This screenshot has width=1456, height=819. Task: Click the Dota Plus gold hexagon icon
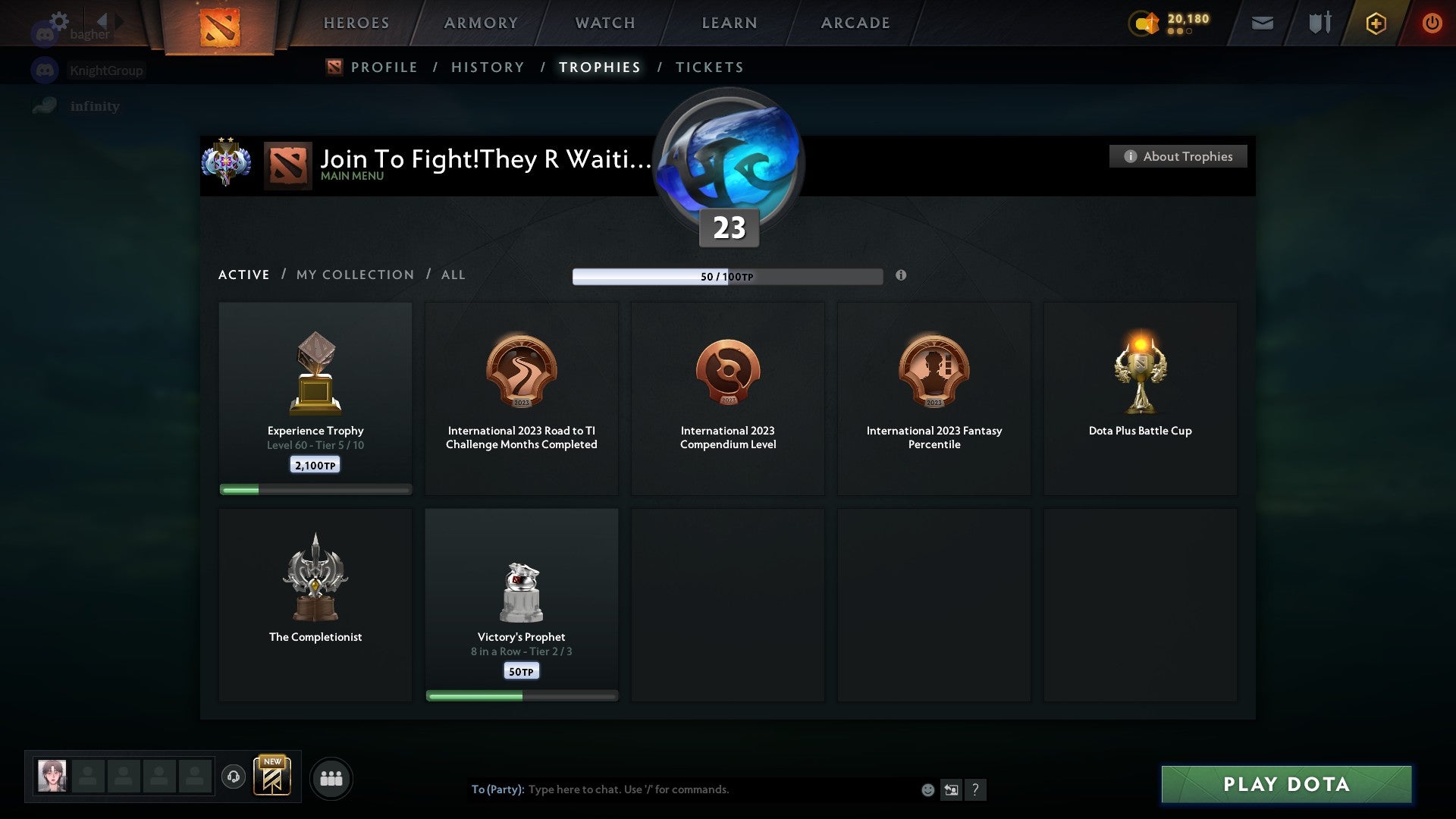pos(1376,24)
